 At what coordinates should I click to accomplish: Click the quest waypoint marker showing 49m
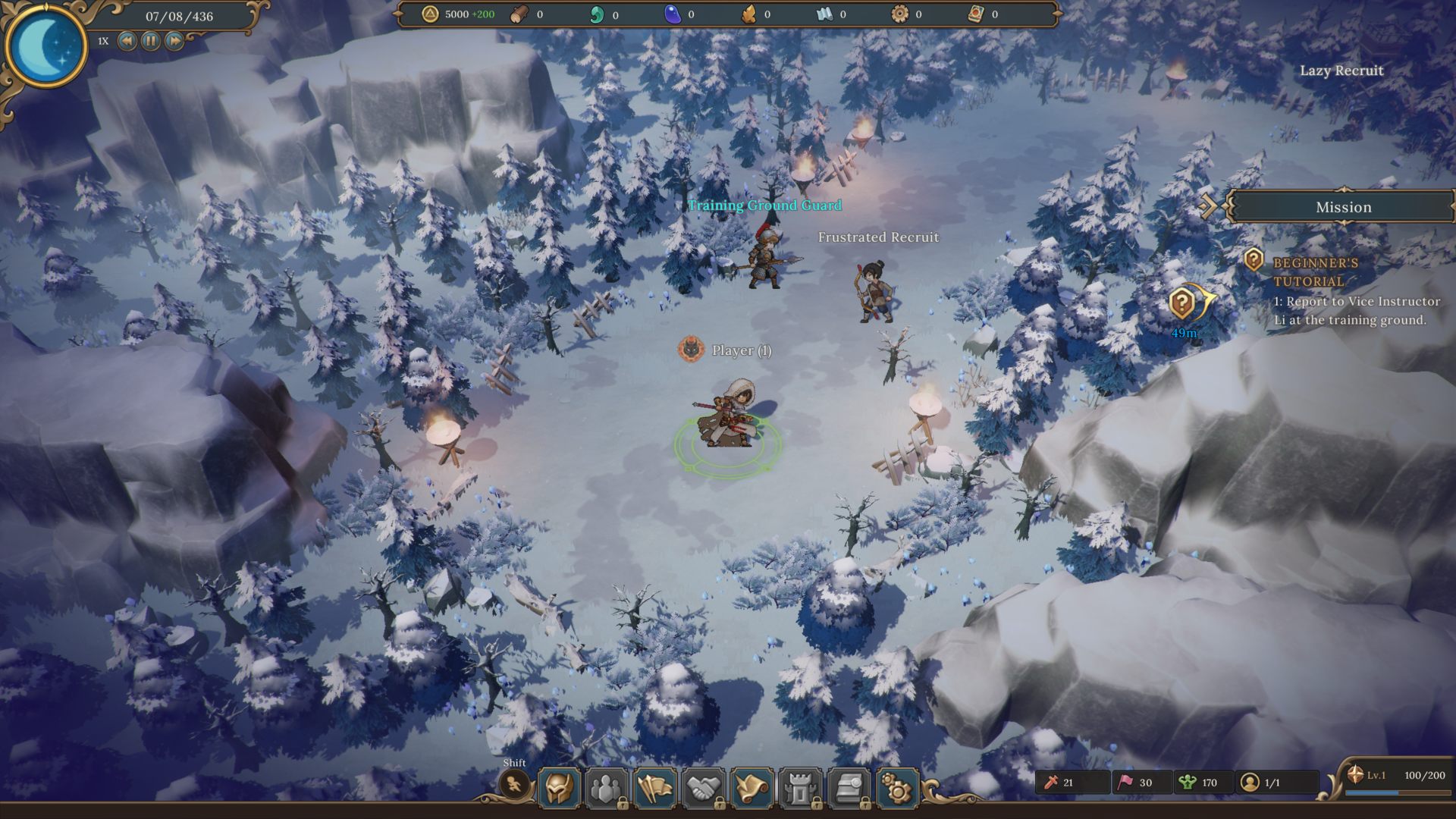(x=1183, y=304)
